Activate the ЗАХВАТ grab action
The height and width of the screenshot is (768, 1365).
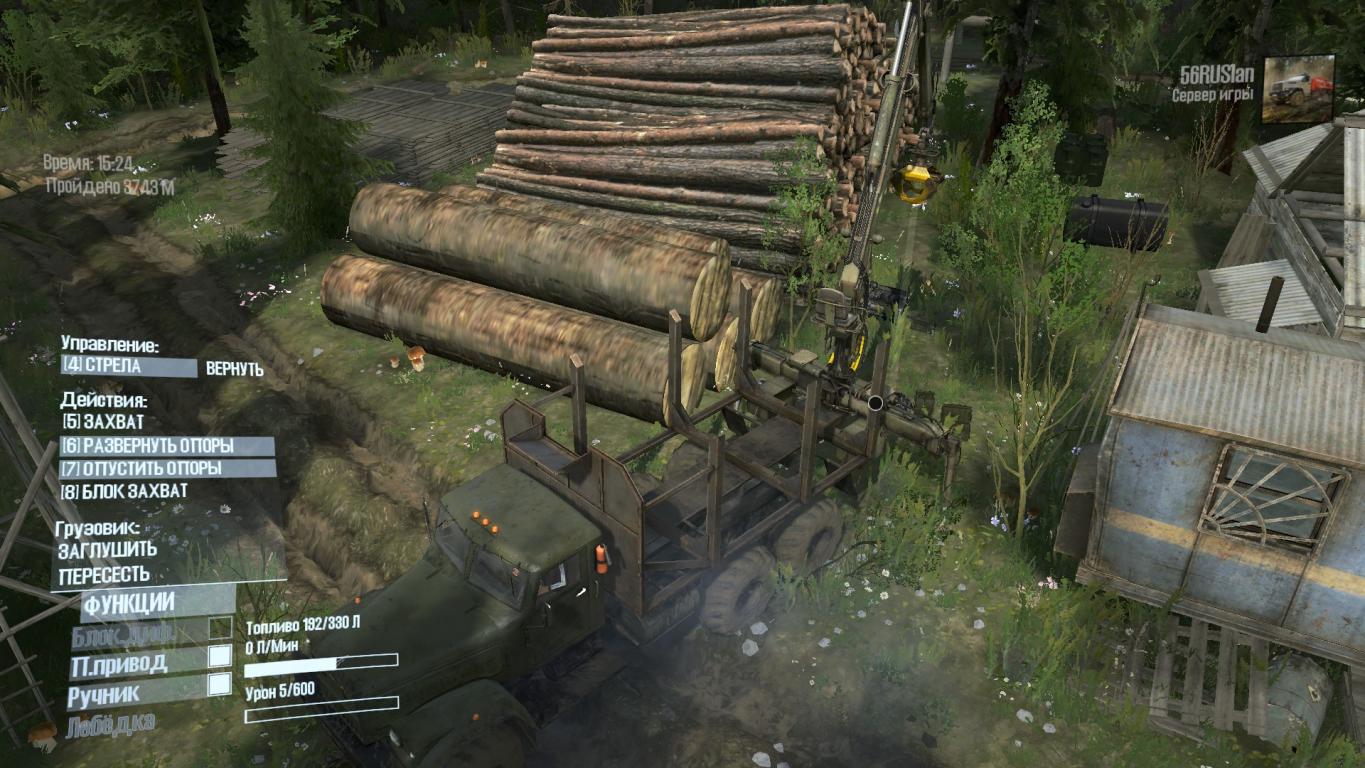(x=101, y=422)
